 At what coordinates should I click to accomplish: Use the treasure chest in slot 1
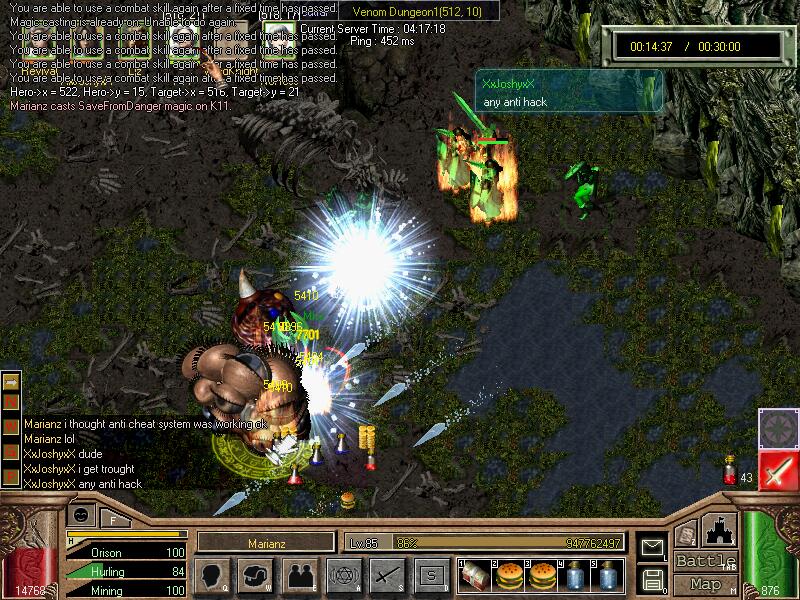pyautogui.click(x=475, y=575)
